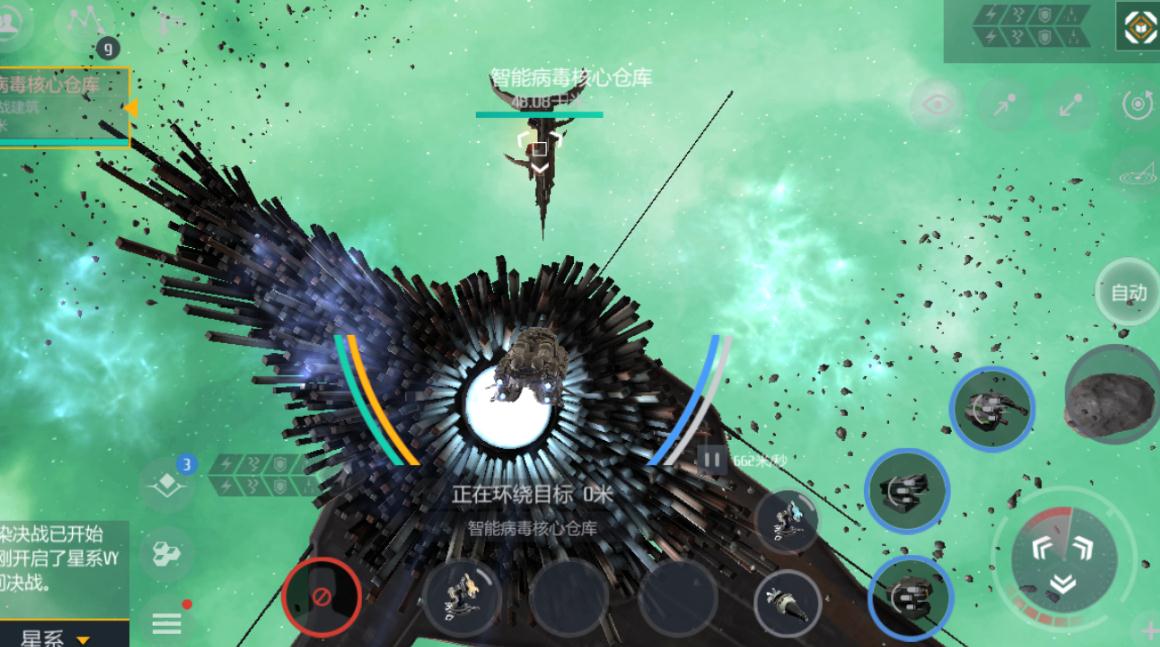1160x647 pixels.
Task: Open the cube icon in the top-right corner
Action: pos(1137,27)
